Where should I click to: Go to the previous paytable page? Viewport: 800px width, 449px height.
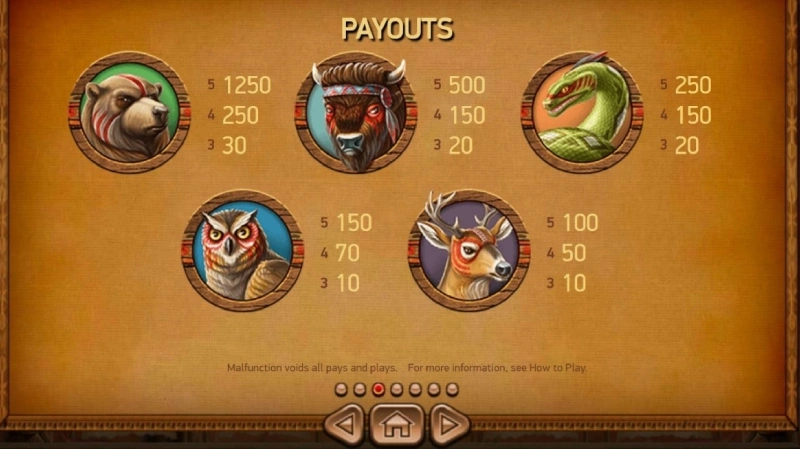pos(345,425)
